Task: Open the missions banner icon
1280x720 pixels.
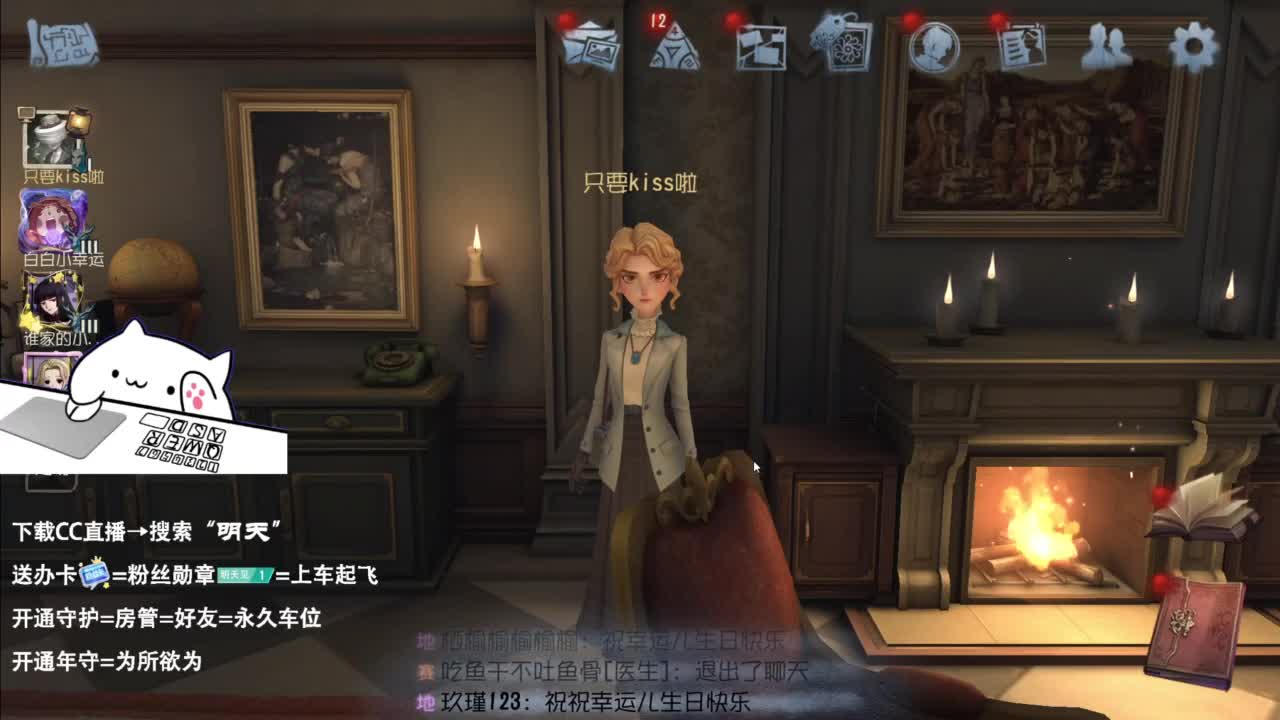Action: (764, 46)
